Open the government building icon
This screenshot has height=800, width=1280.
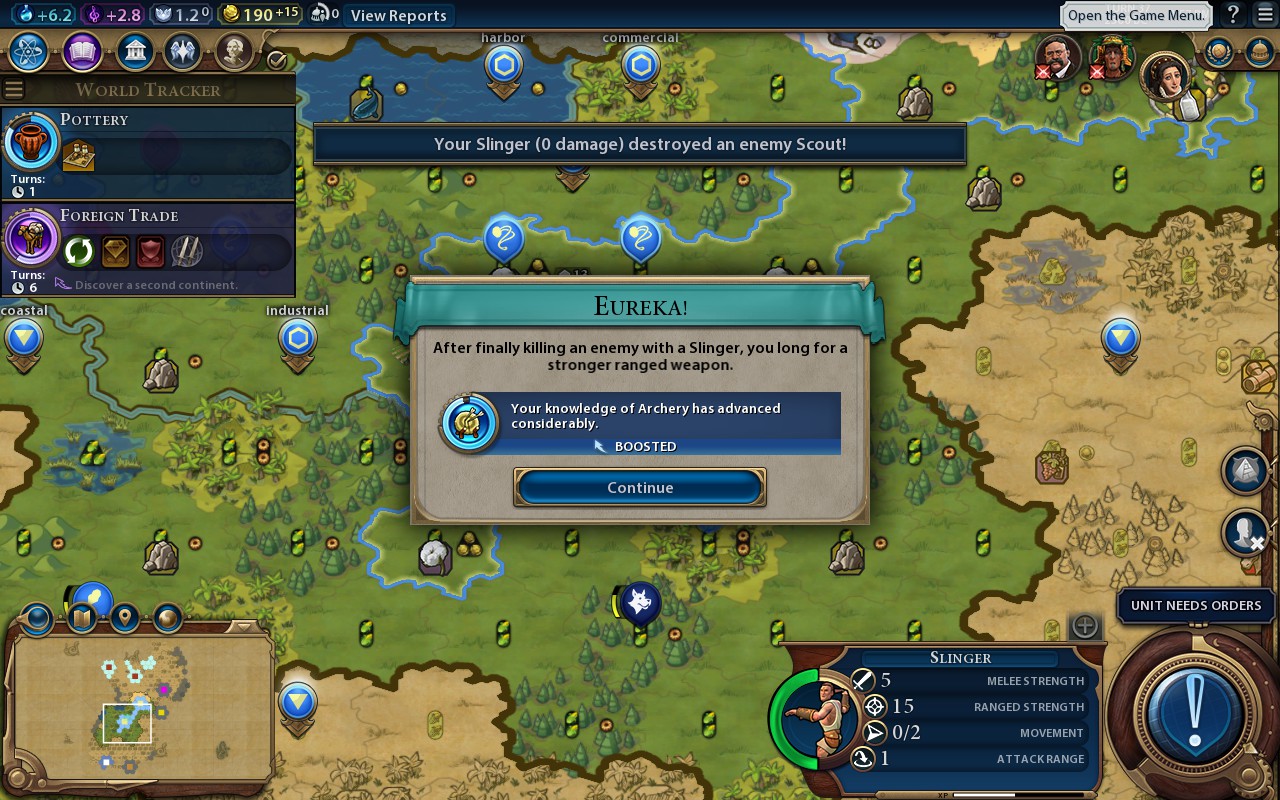click(x=134, y=52)
